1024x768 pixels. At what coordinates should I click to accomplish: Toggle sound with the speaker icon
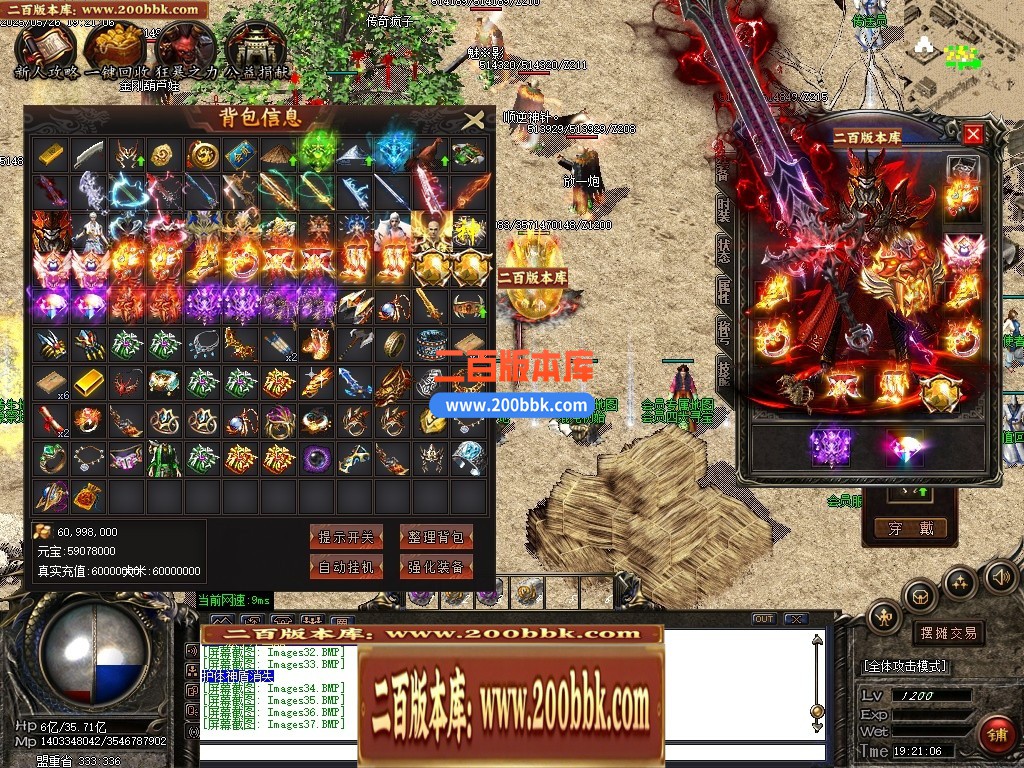click(x=998, y=576)
